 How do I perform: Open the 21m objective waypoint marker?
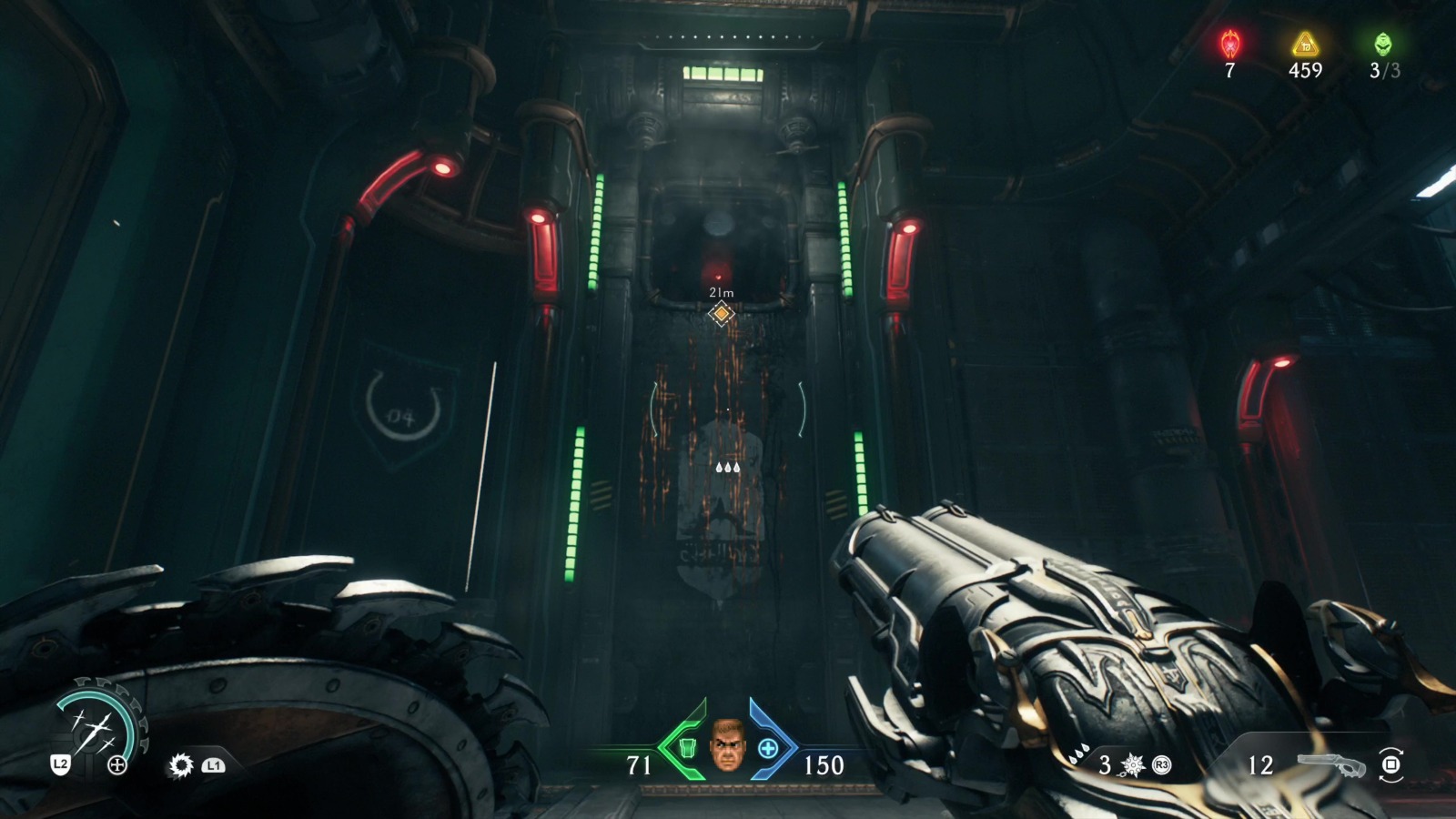[720, 311]
